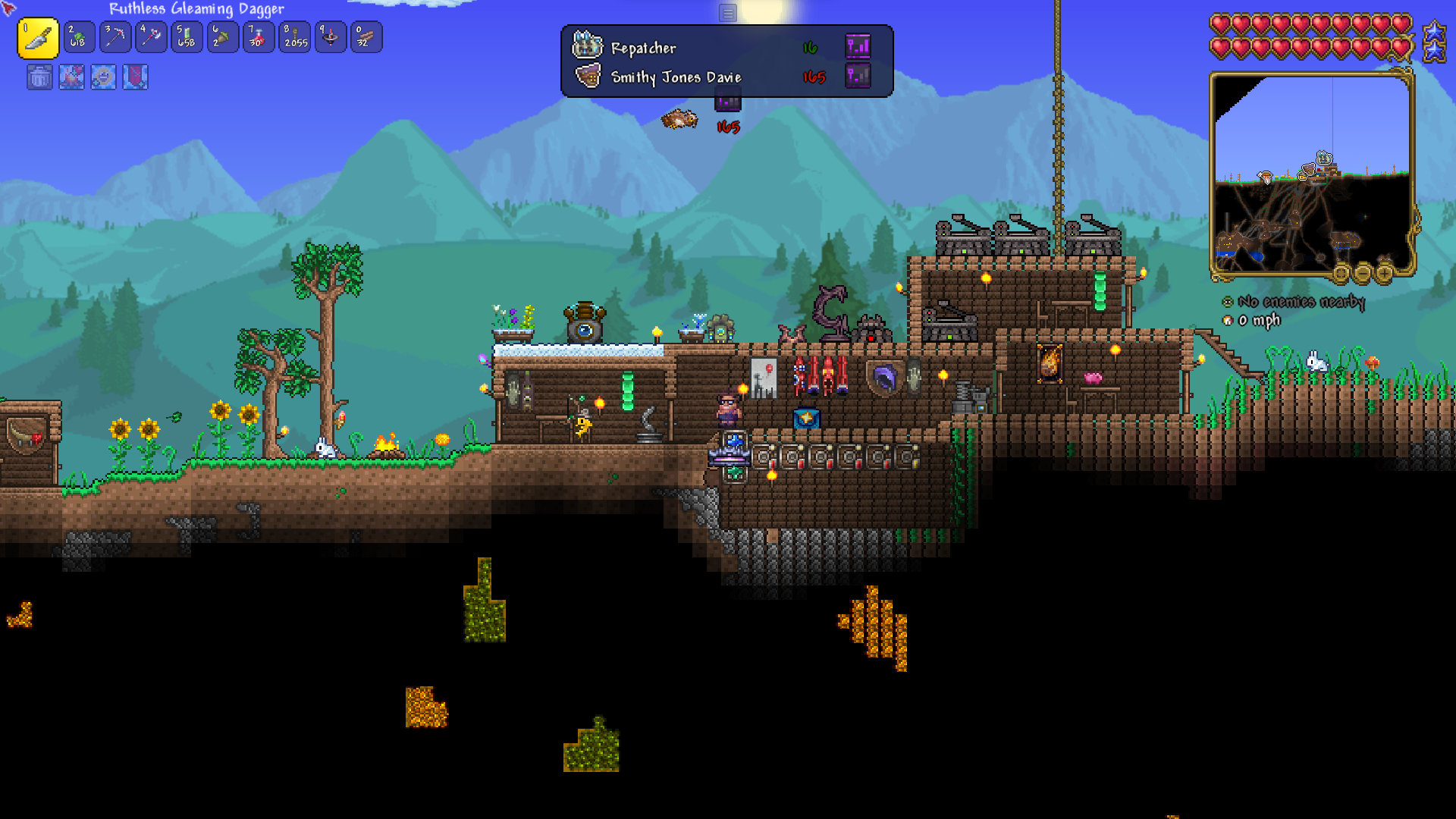The height and width of the screenshot is (819, 1456).
Task: Choose the rope stack of 2055
Action: (295, 37)
